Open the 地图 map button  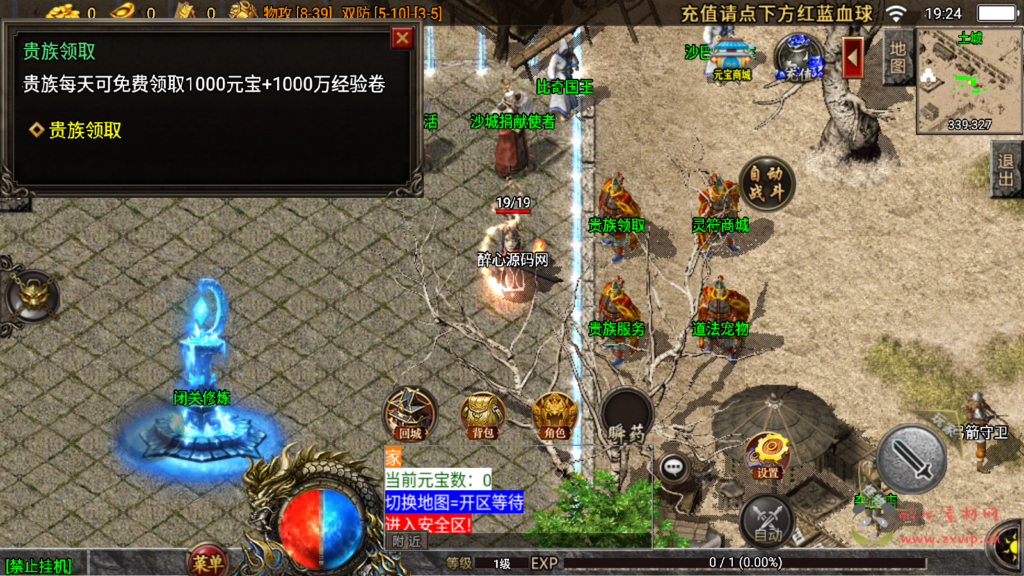click(x=897, y=57)
